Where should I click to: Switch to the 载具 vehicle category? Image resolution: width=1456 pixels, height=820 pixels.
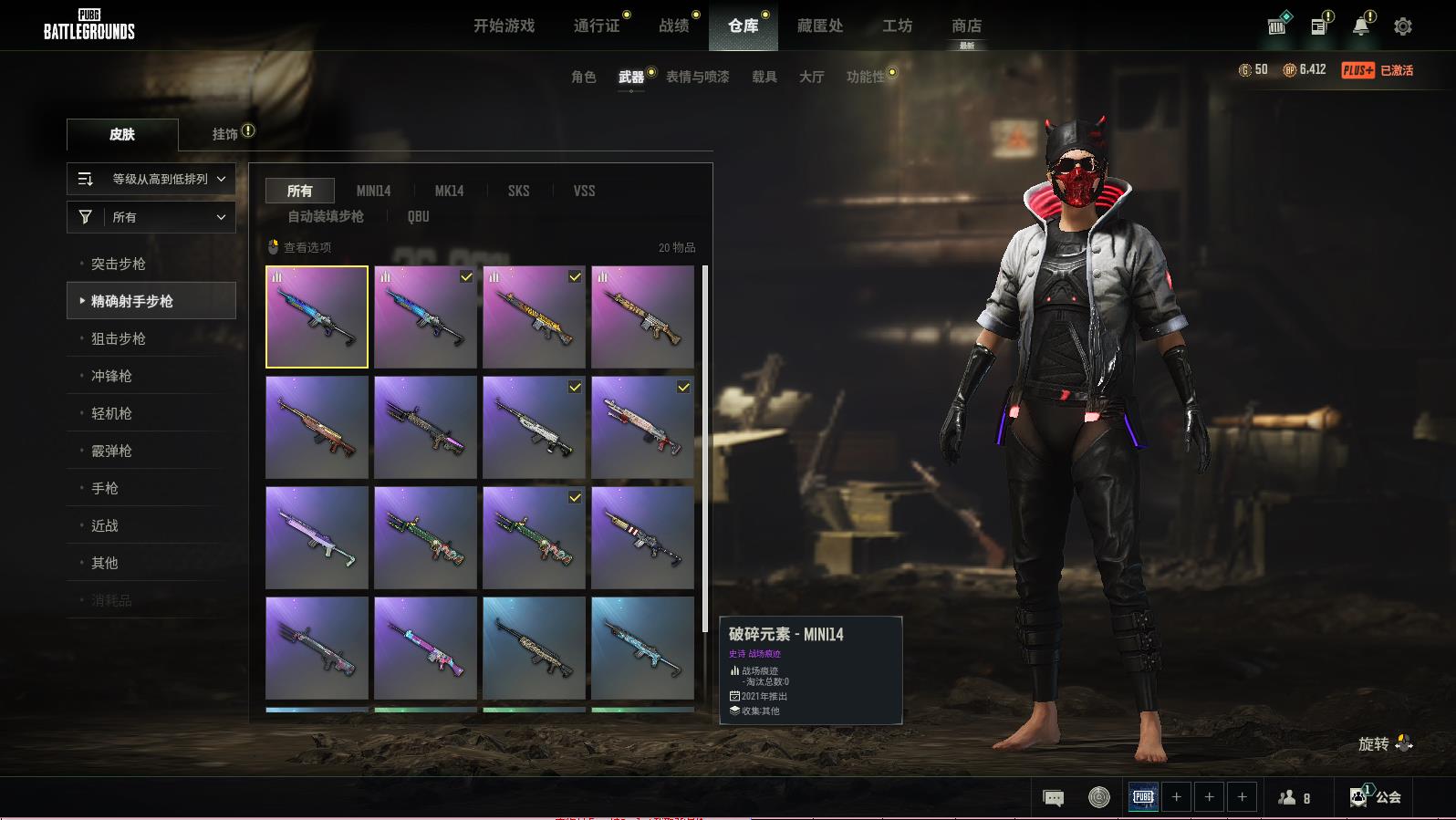click(764, 77)
